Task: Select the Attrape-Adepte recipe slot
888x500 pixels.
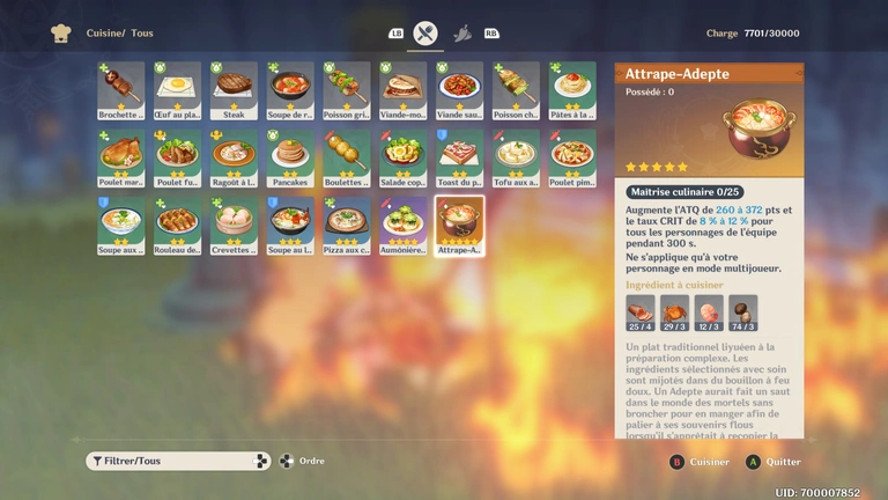Action: tap(460, 225)
